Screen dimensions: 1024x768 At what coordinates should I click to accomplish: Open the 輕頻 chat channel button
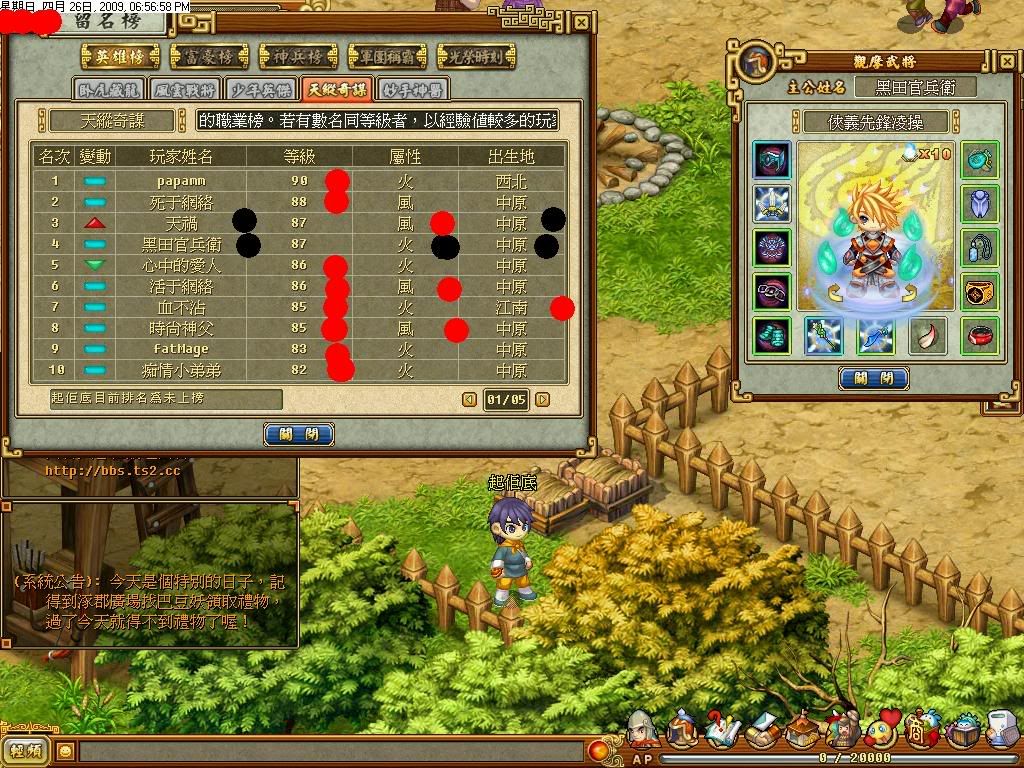pyautogui.click(x=26, y=751)
